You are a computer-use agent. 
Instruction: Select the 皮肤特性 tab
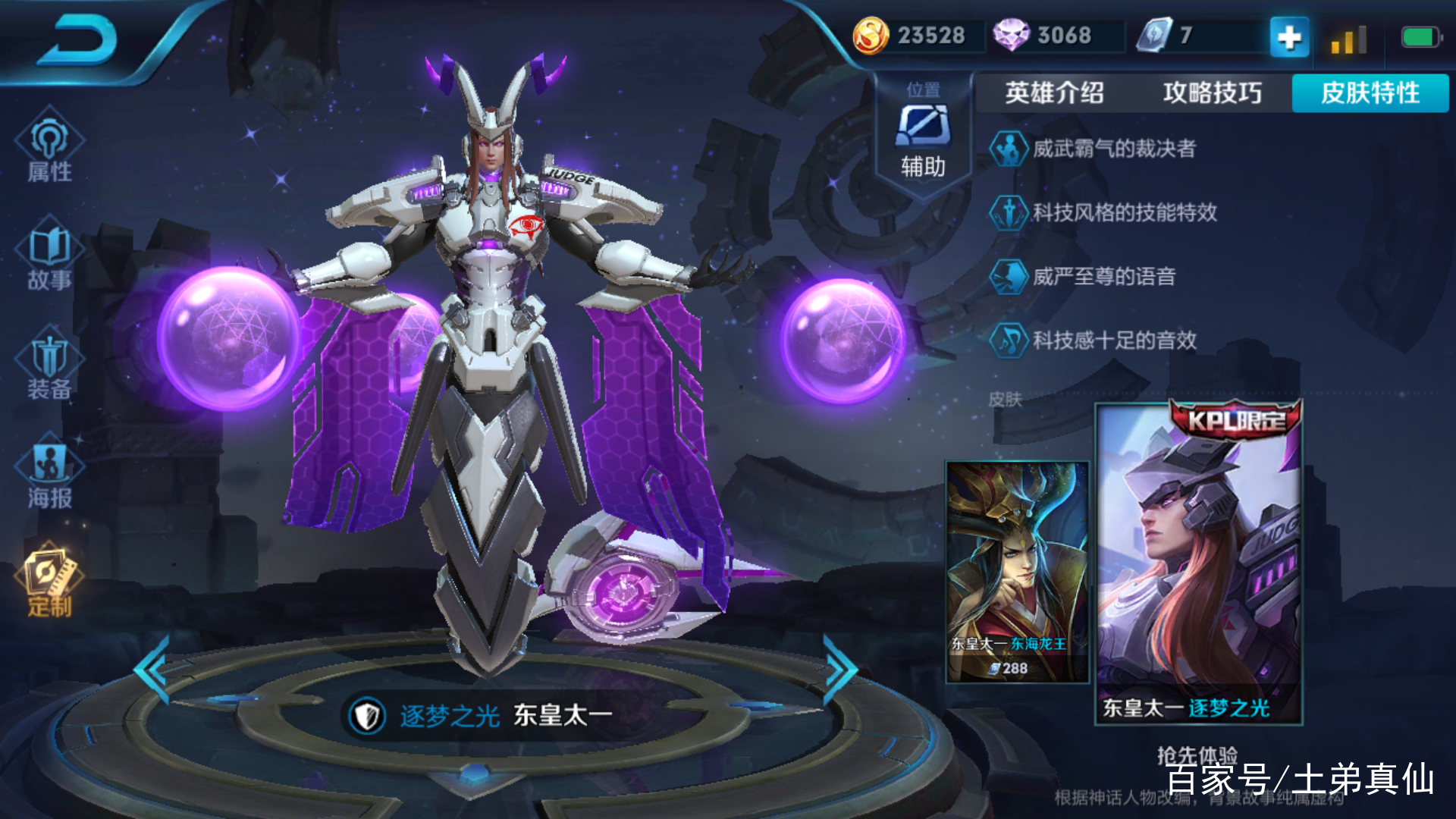coord(1370,93)
